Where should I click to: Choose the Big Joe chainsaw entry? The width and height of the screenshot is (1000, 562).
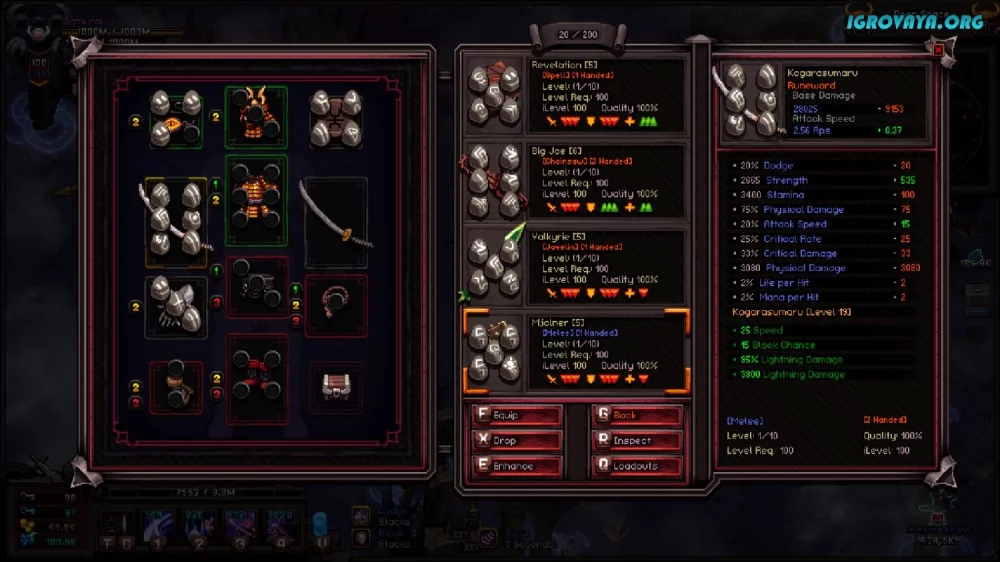pyautogui.click(x=575, y=181)
